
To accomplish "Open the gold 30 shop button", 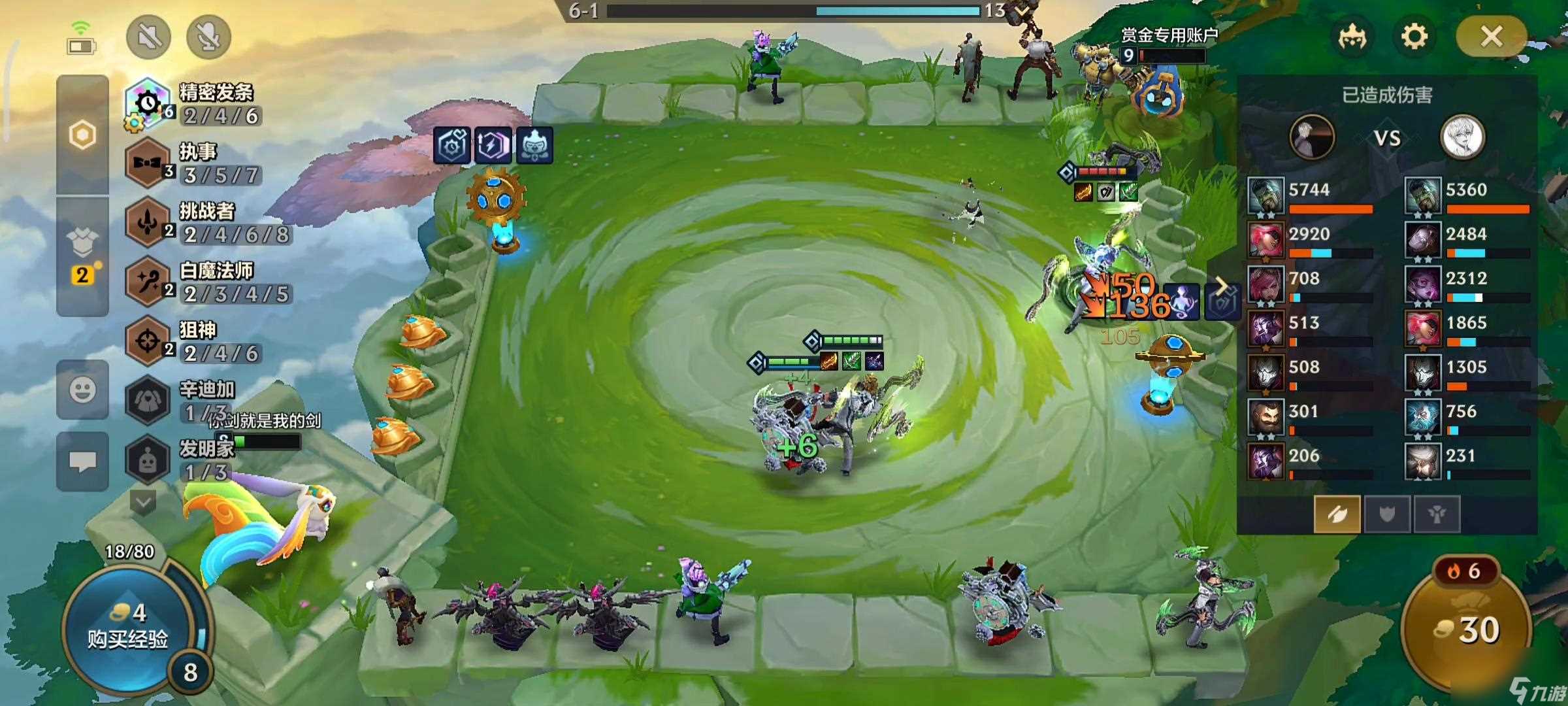I will tap(1467, 629).
